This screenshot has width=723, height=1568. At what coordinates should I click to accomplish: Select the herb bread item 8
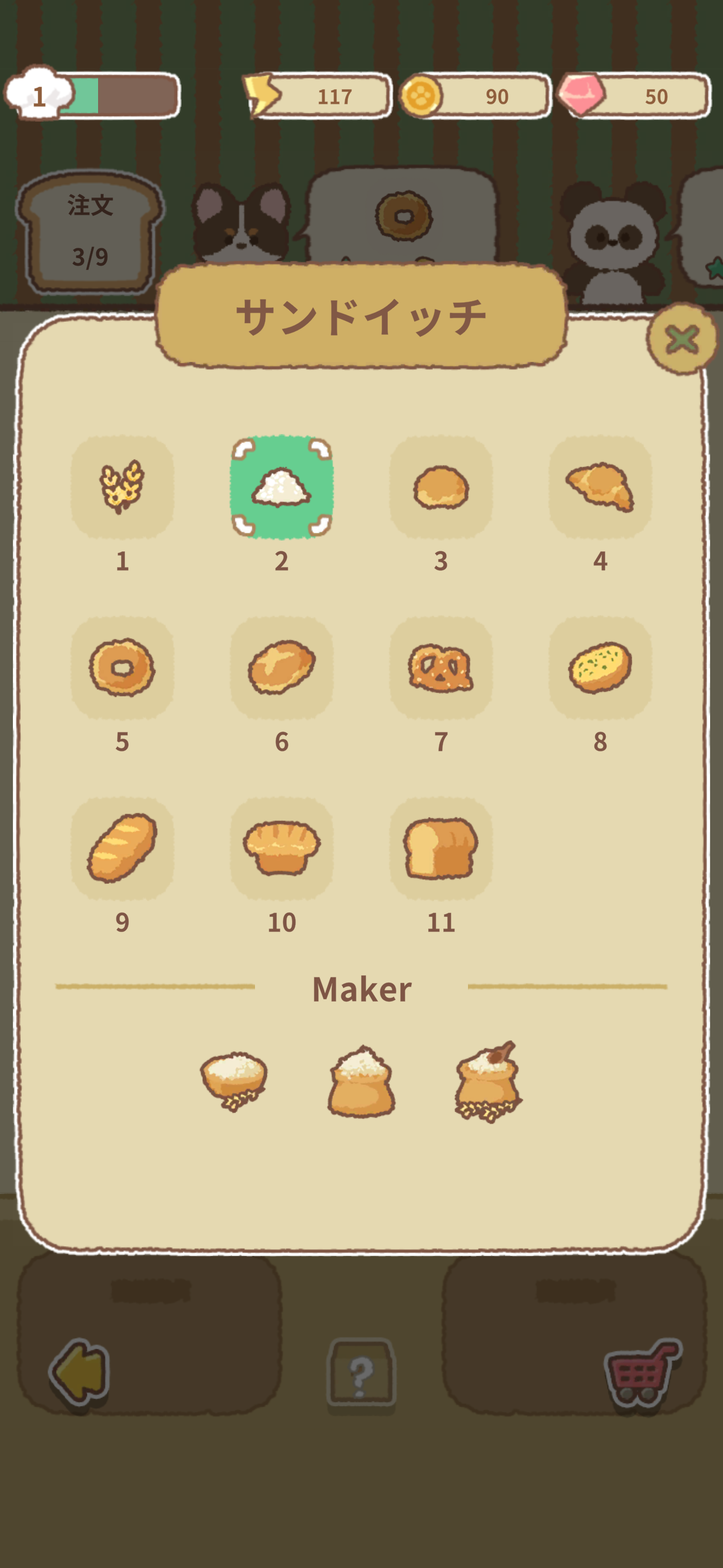(x=601, y=670)
